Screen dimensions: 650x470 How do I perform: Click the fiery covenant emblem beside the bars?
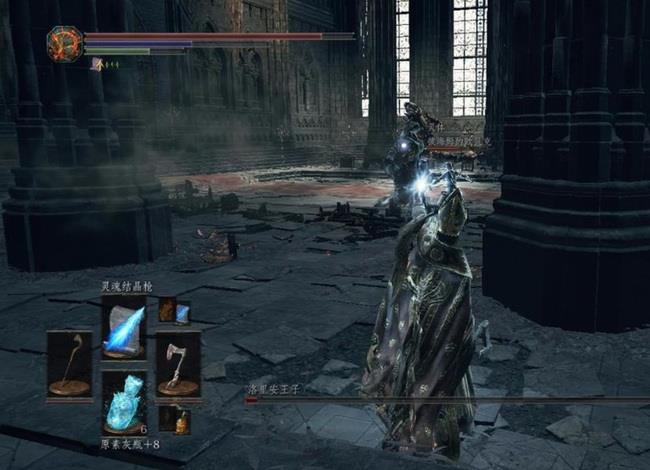(64, 44)
